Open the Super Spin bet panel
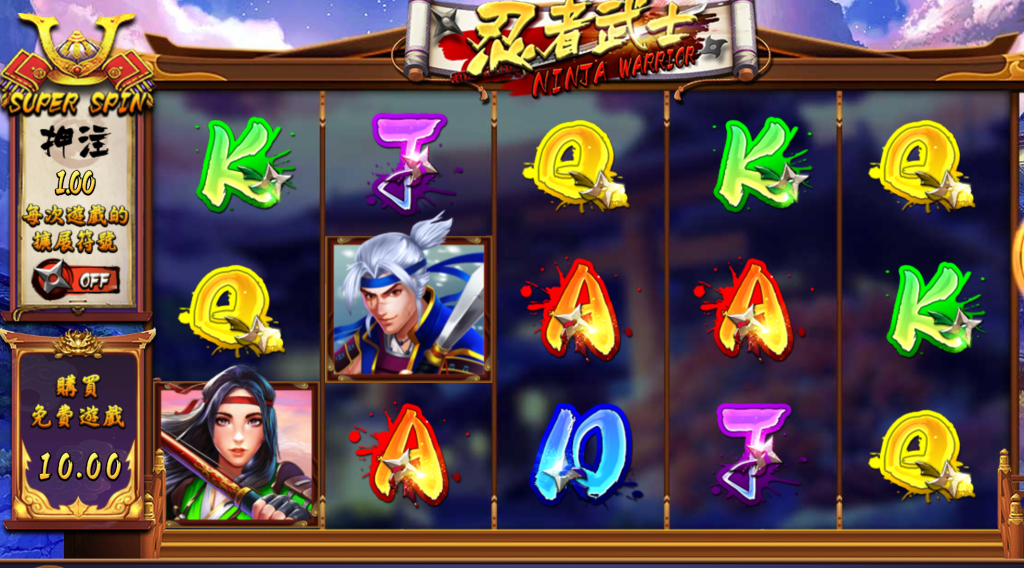 [77, 101]
